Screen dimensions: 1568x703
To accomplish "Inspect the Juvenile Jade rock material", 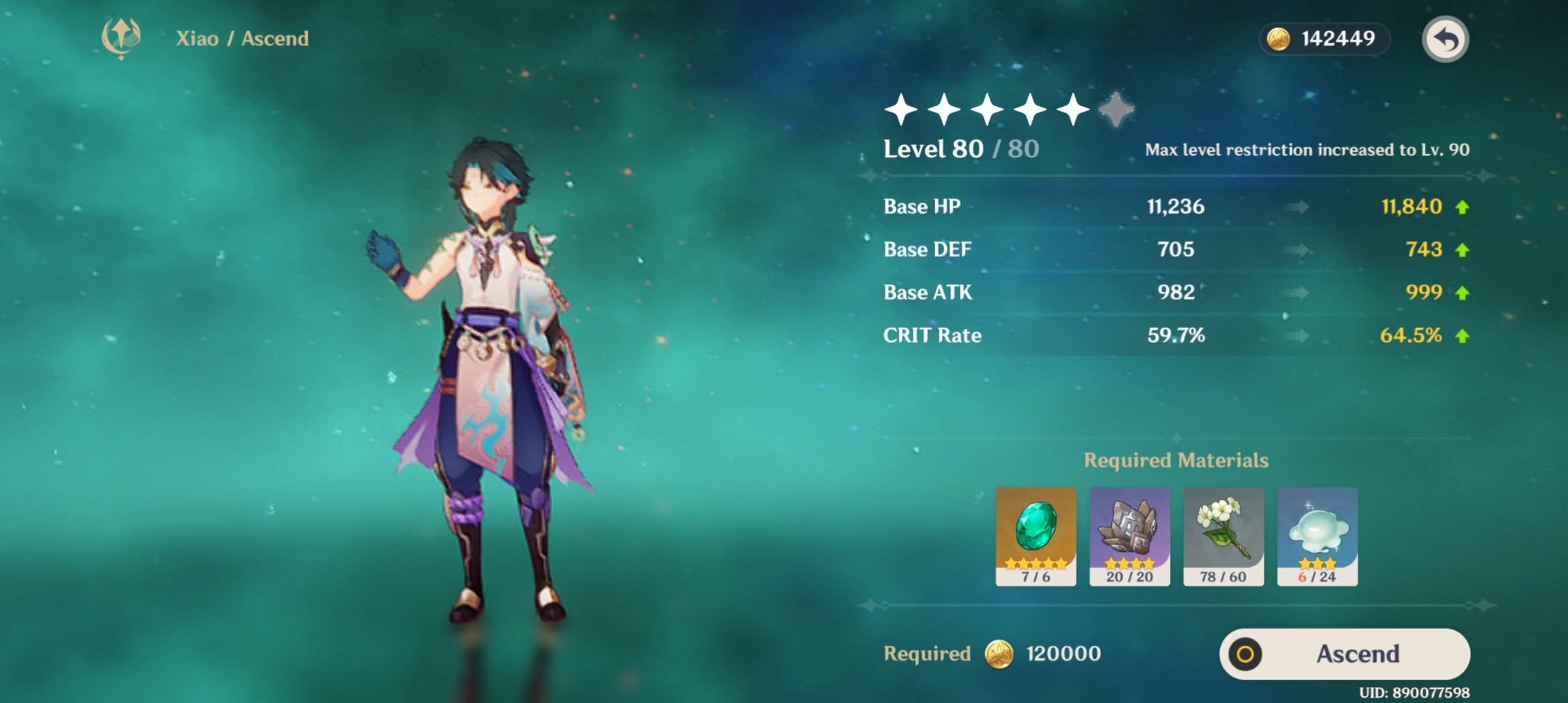I will click(1129, 536).
